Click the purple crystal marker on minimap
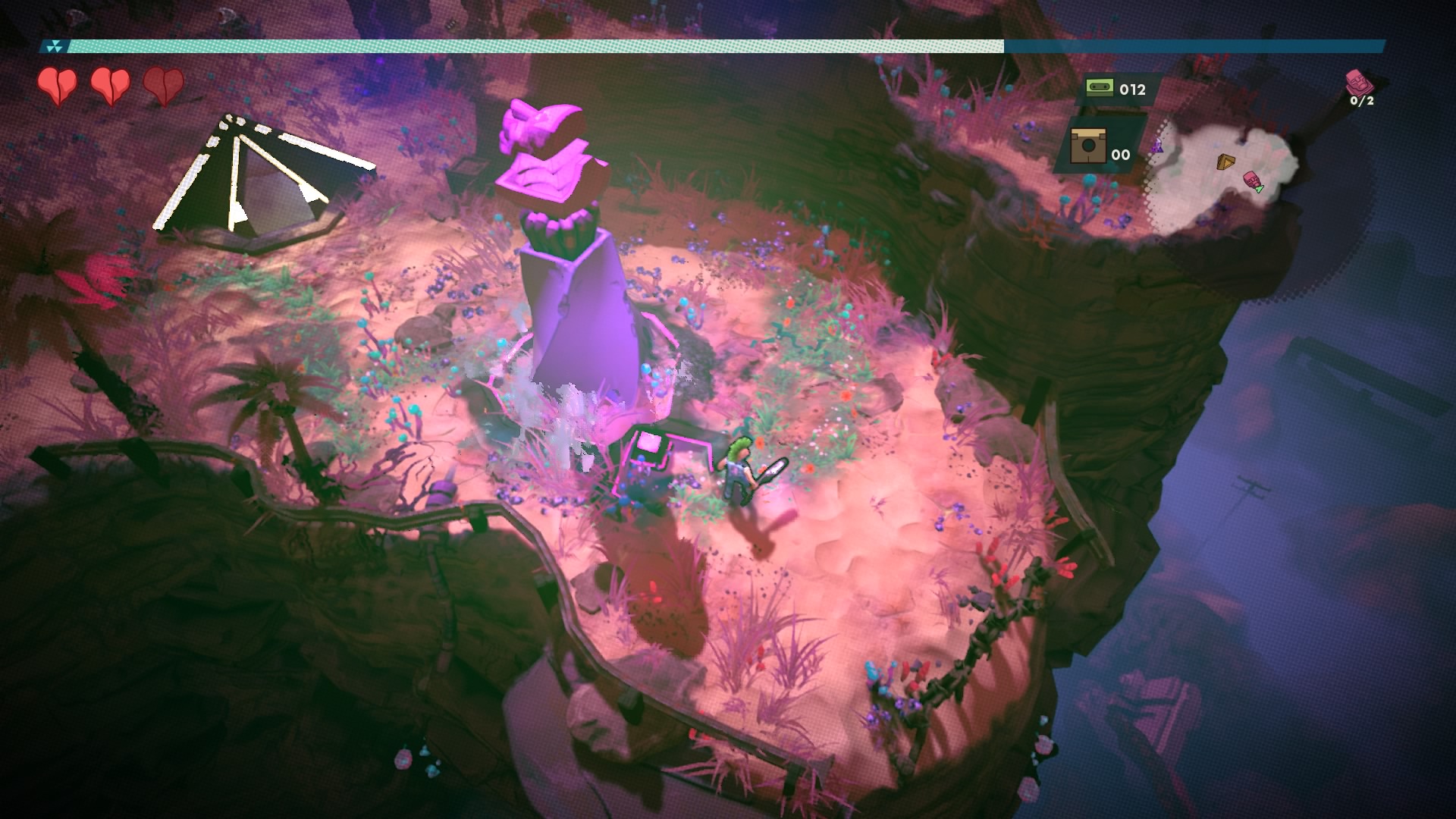This screenshot has width=1456, height=819. click(x=1157, y=146)
